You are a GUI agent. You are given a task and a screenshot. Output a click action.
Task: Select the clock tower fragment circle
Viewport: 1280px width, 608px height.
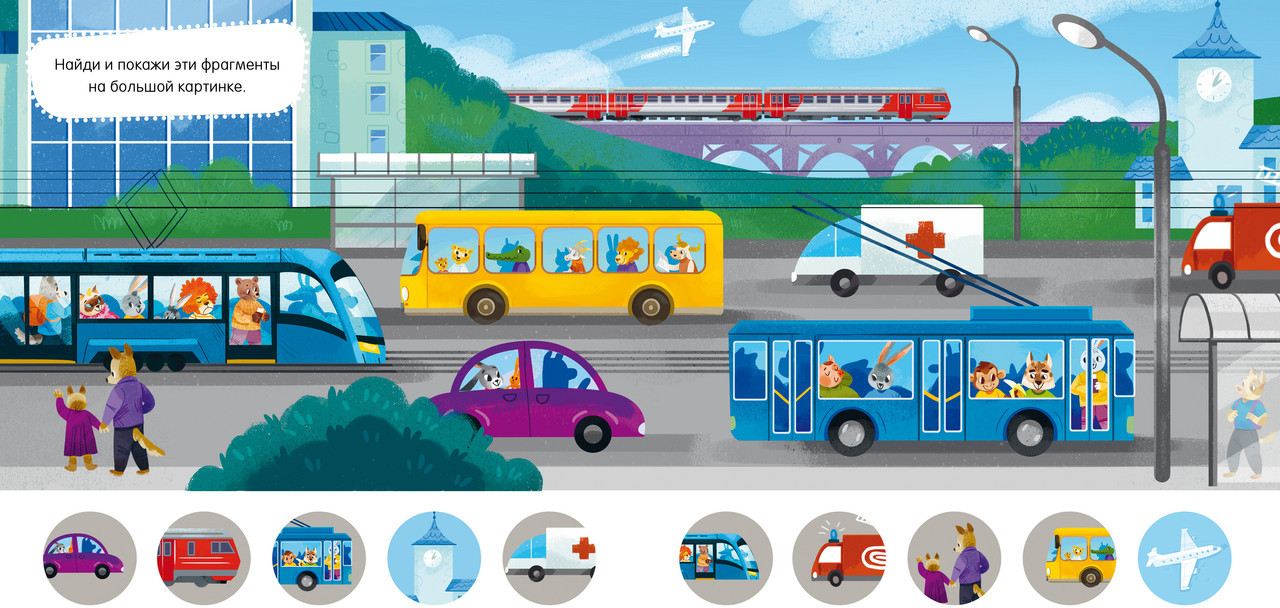click(x=434, y=558)
